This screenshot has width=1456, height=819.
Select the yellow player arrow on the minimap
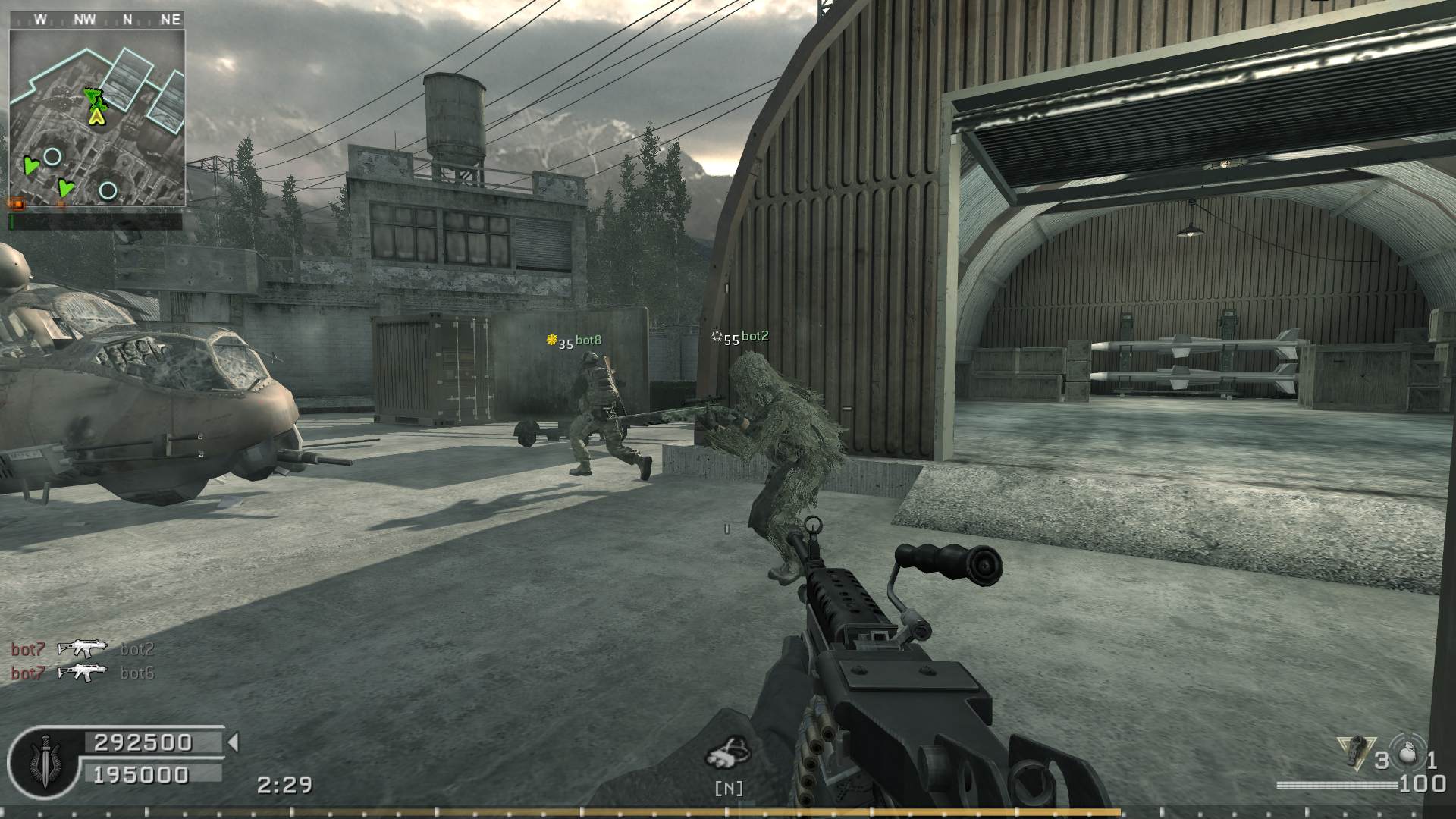(x=96, y=116)
